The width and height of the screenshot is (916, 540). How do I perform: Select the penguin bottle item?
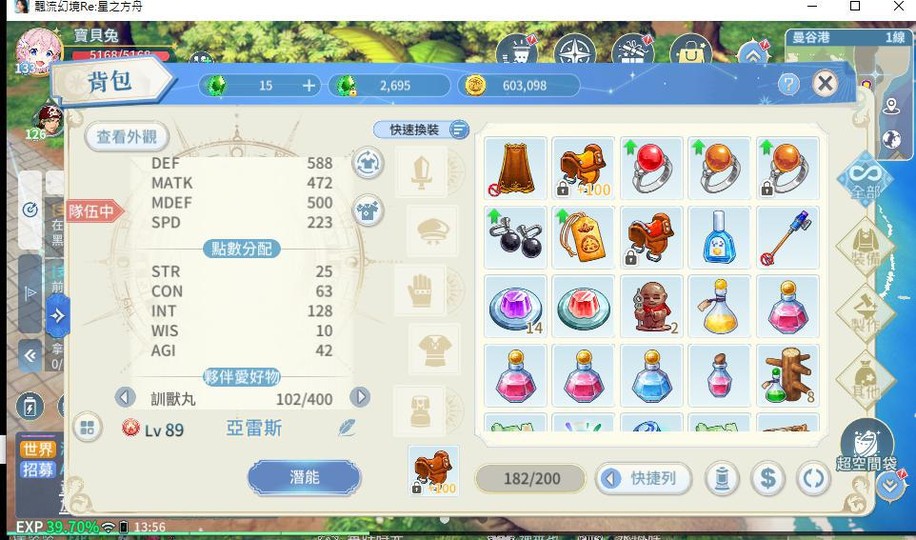tap(719, 238)
